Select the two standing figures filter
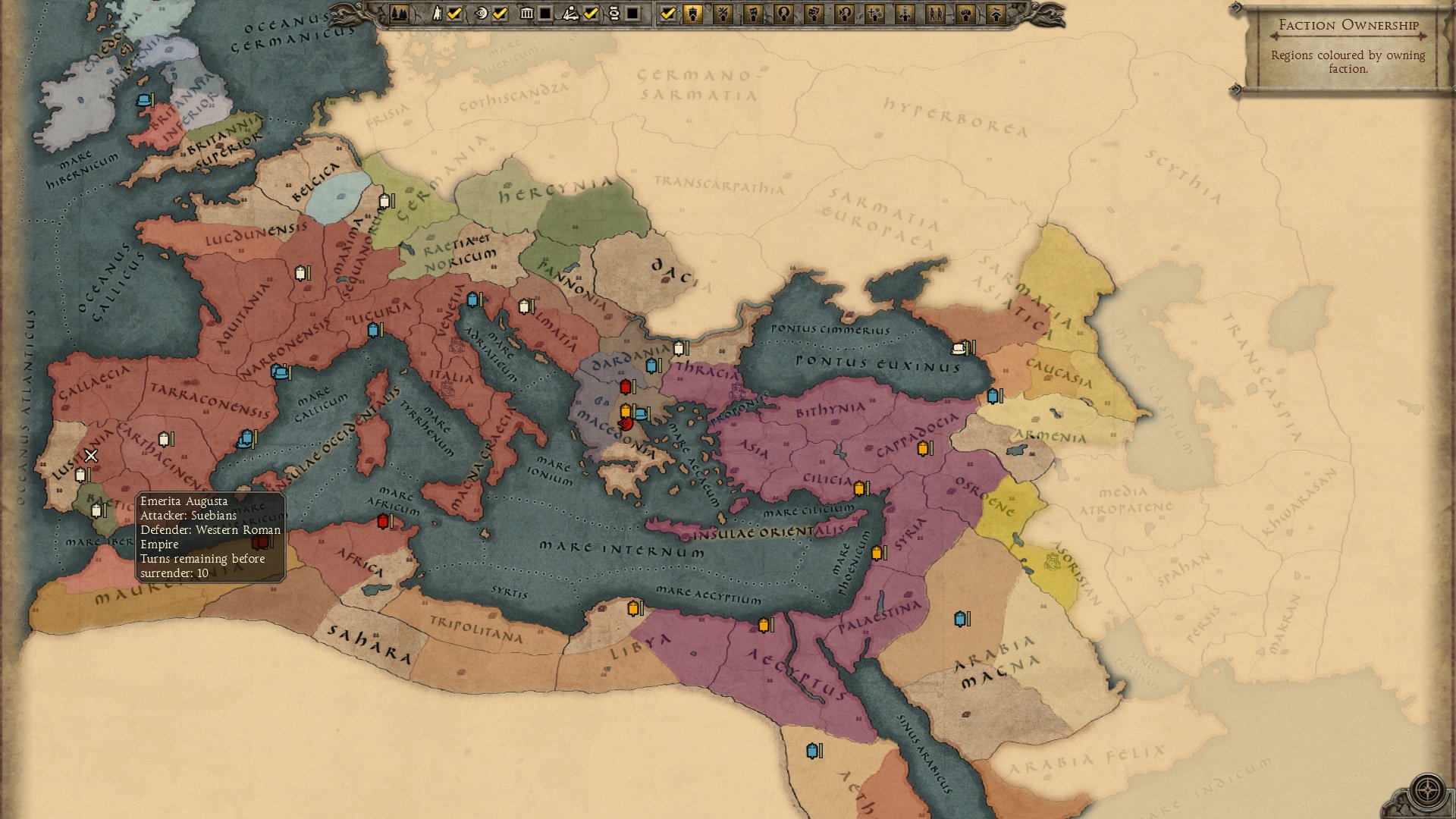1456x819 pixels. 935,14
